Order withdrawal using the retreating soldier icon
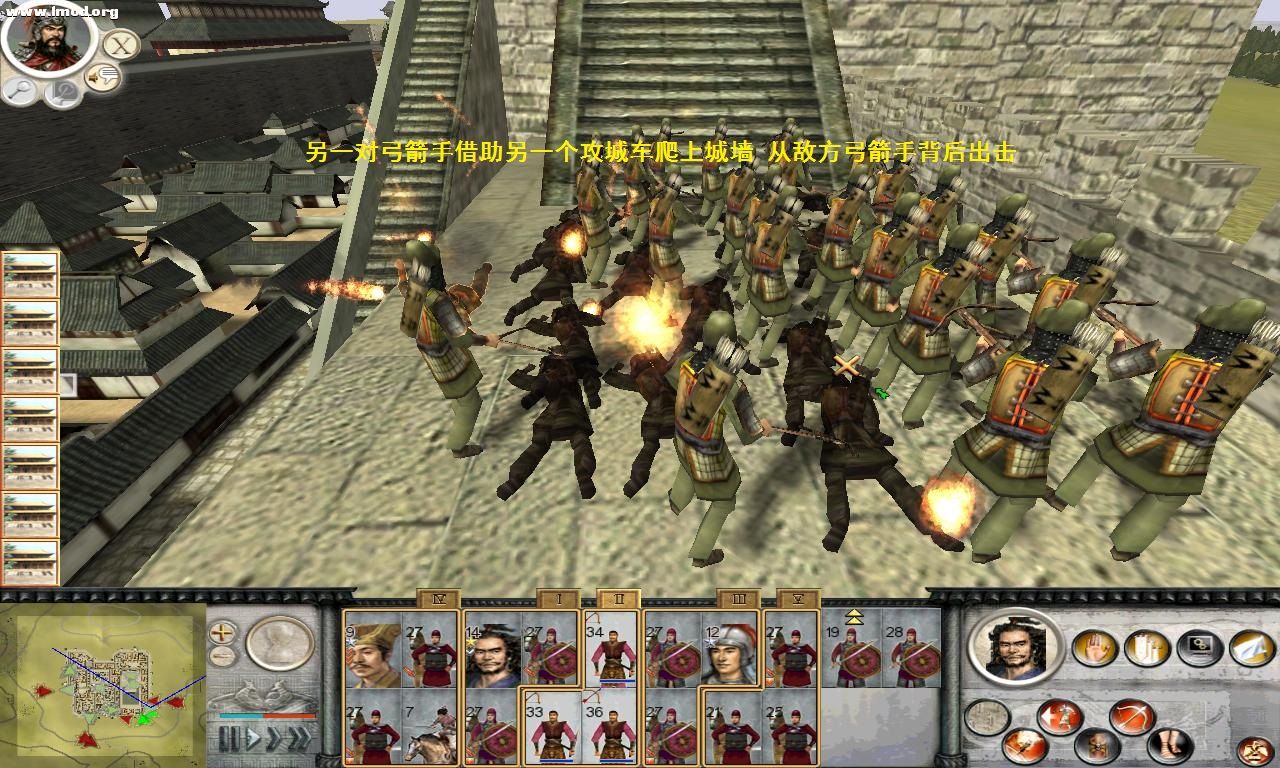The height and width of the screenshot is (768, 1280). click(1058, 716)
